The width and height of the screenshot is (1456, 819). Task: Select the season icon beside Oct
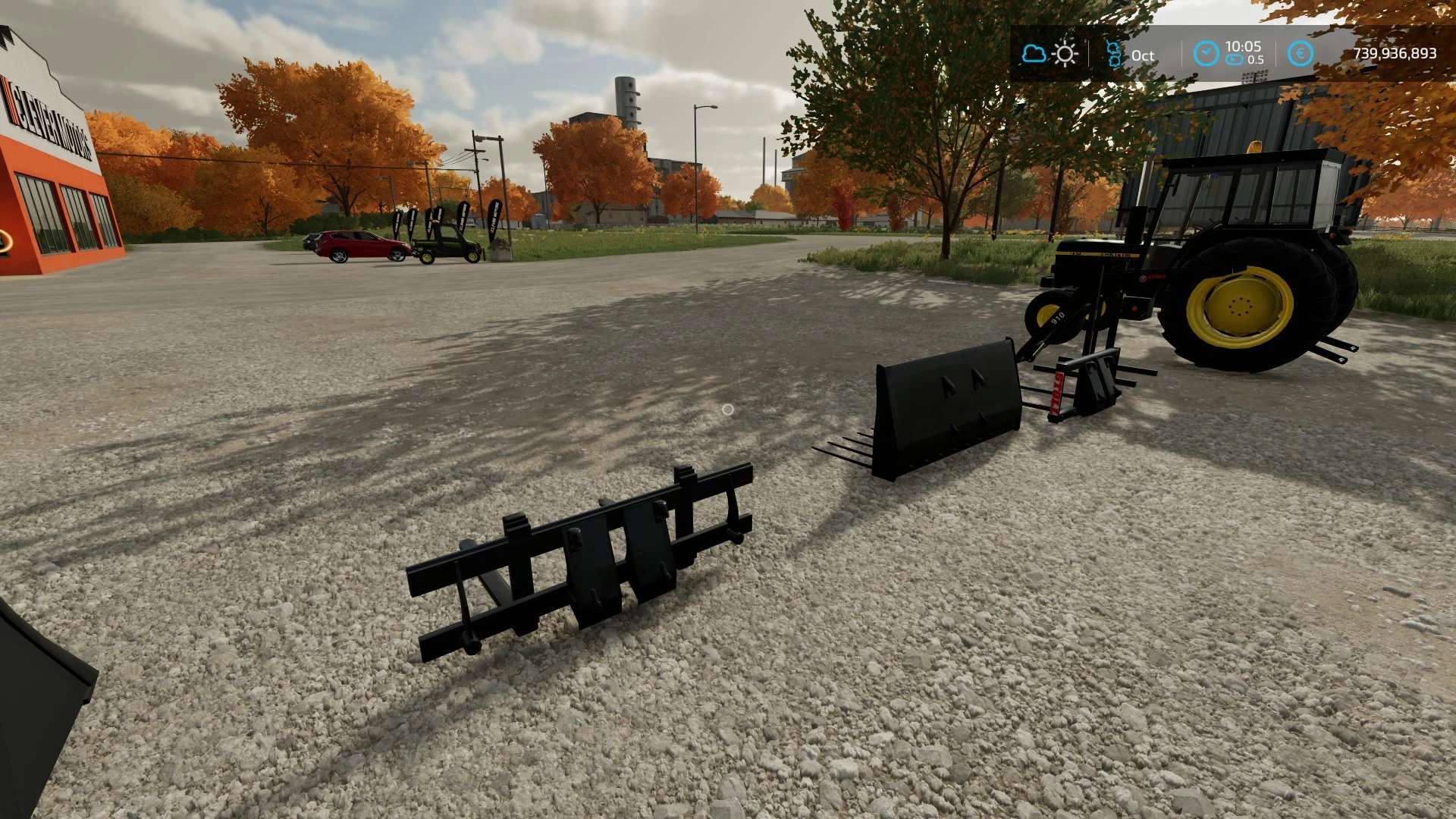(1113, 55)
